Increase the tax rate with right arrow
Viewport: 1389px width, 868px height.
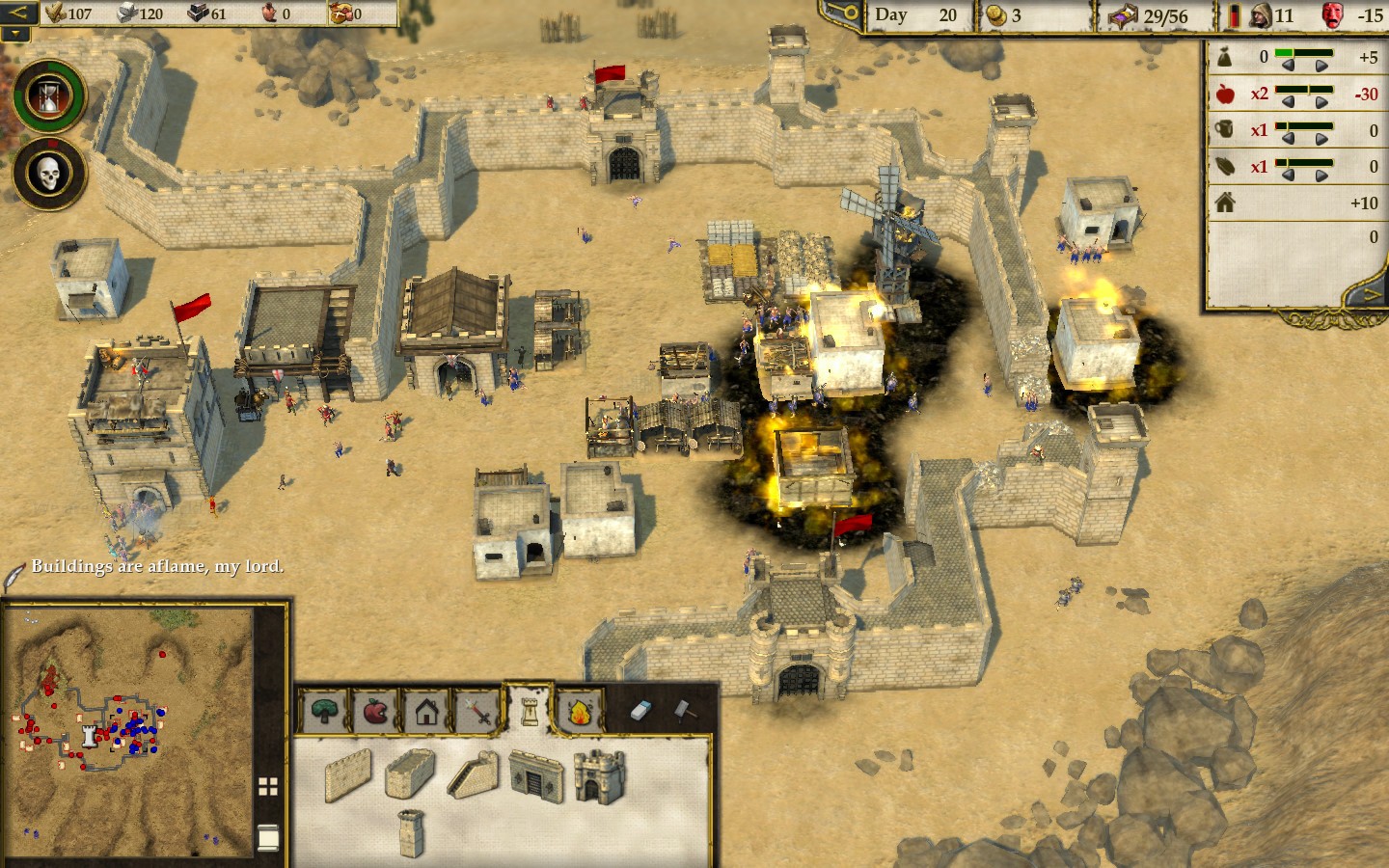tap(1321, 66)
